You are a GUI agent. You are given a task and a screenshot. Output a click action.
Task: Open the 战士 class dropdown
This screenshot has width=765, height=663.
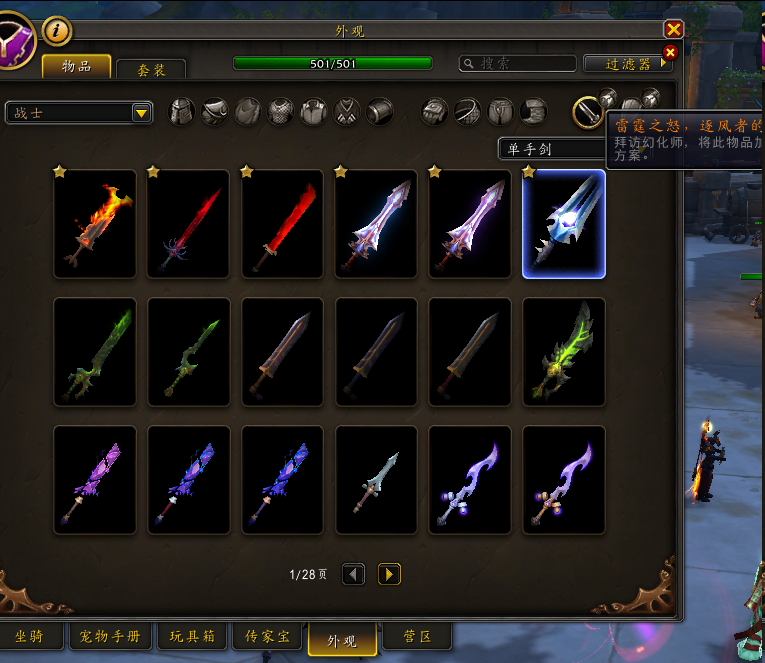(79, 113)
